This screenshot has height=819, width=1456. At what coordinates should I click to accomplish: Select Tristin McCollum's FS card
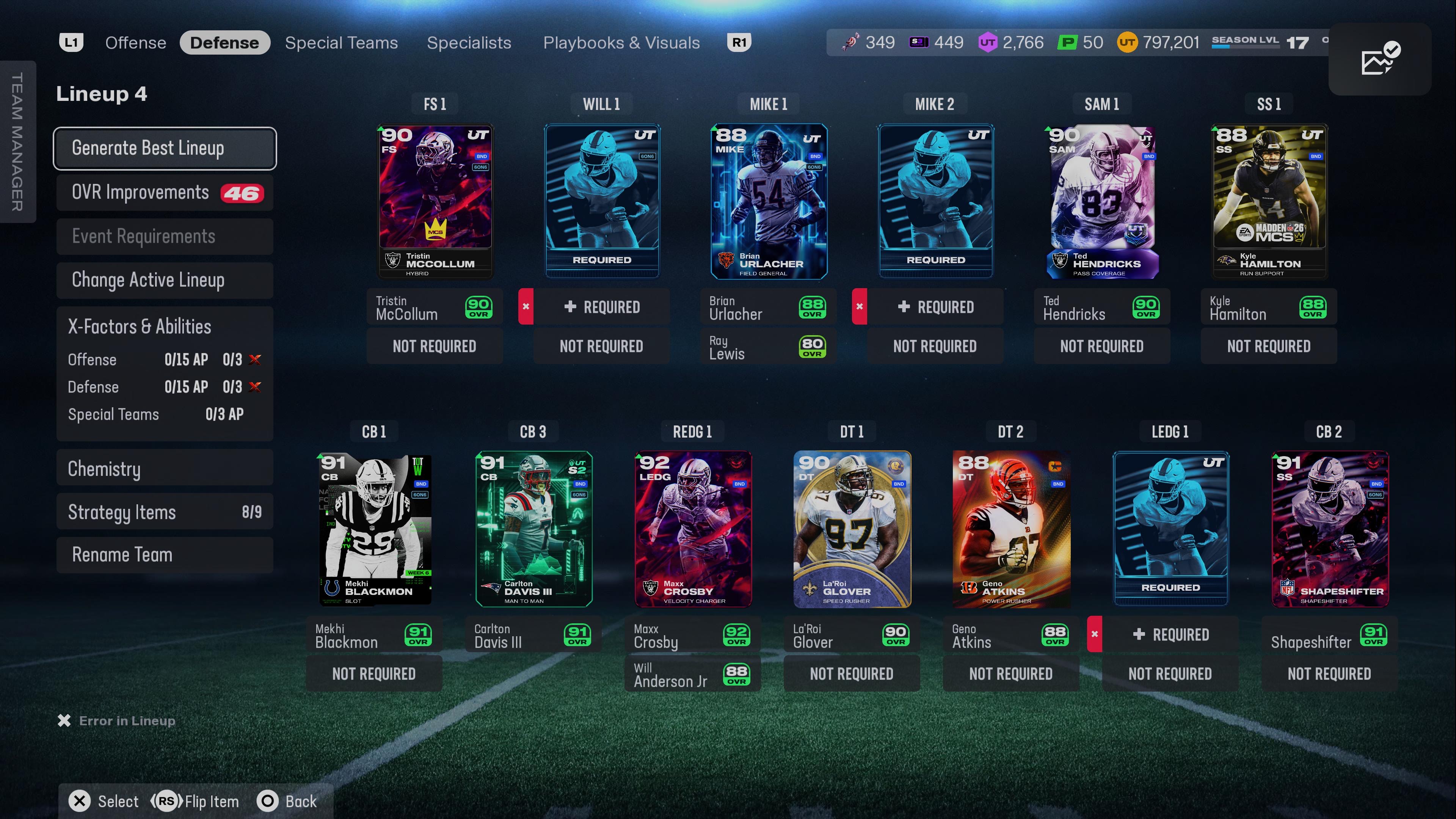pos(435,201)
